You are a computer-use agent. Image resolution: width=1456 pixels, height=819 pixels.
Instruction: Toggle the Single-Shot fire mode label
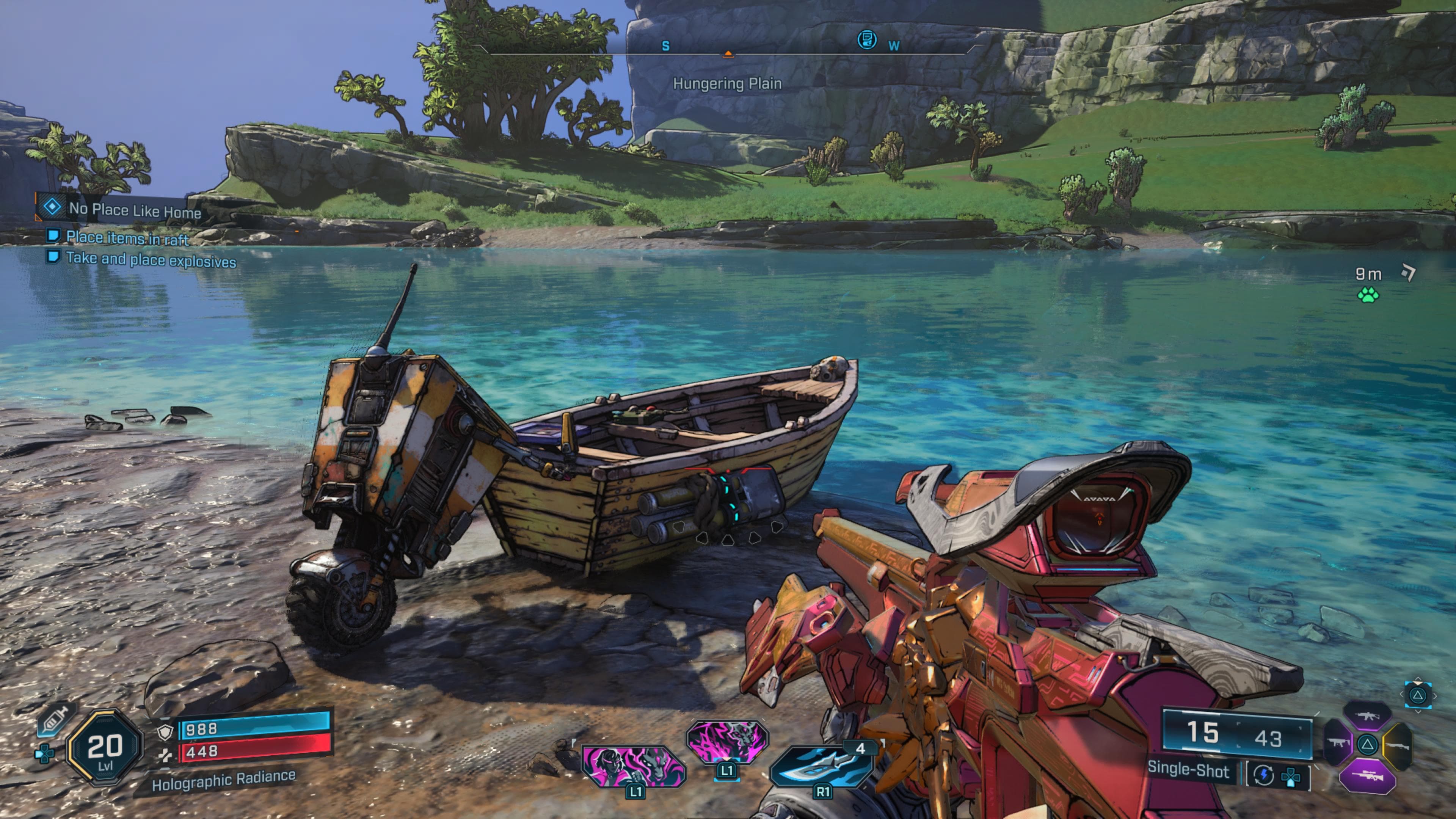[1188, 771]
